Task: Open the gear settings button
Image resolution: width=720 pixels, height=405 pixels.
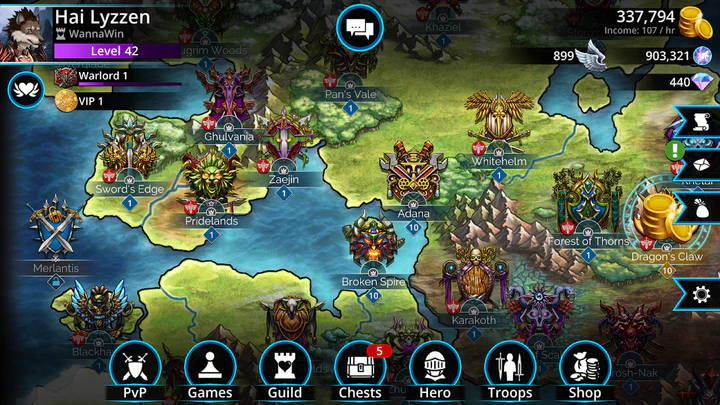Action: tap(701, 292)
